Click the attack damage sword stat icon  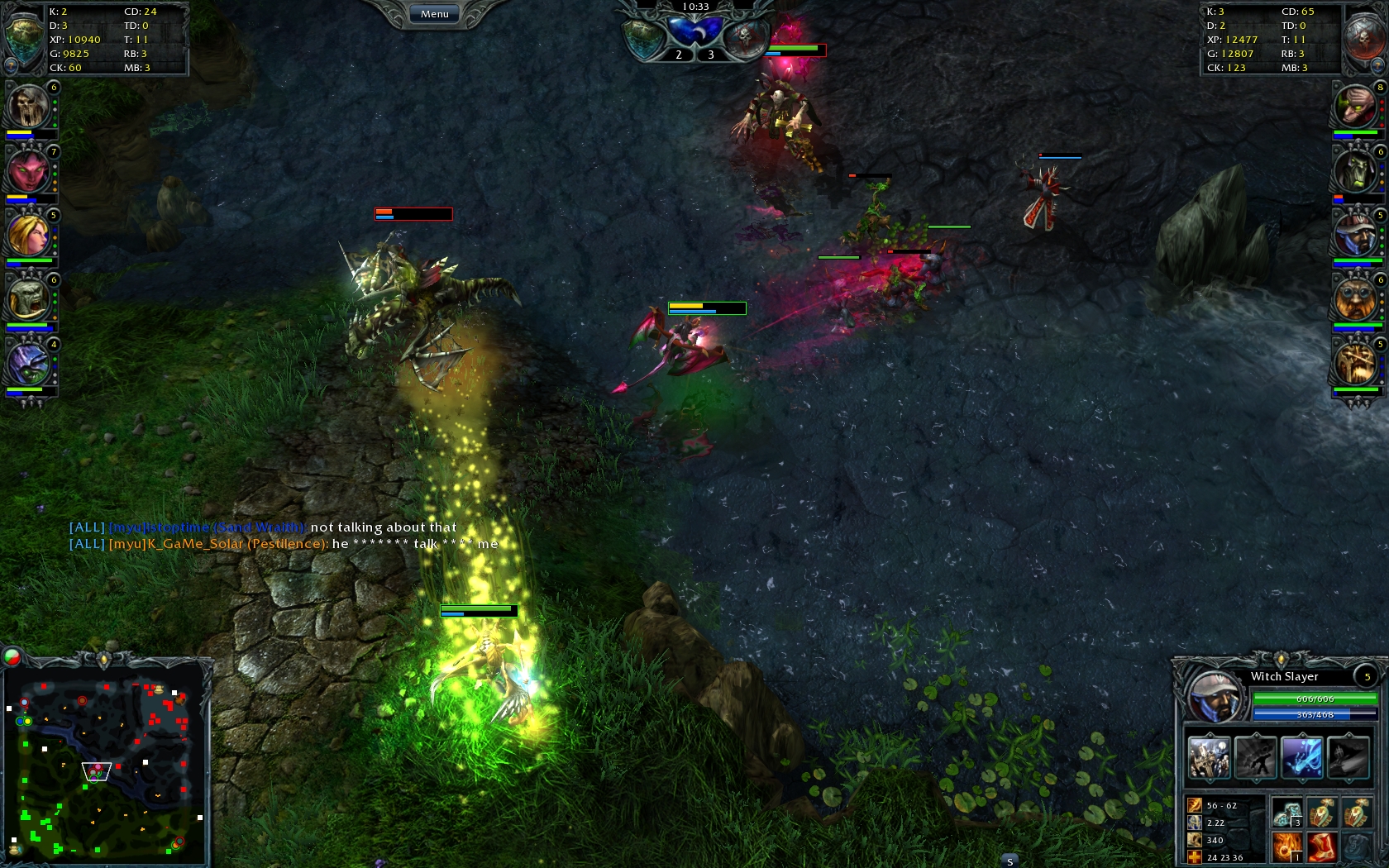click(x=1195, y=805)
